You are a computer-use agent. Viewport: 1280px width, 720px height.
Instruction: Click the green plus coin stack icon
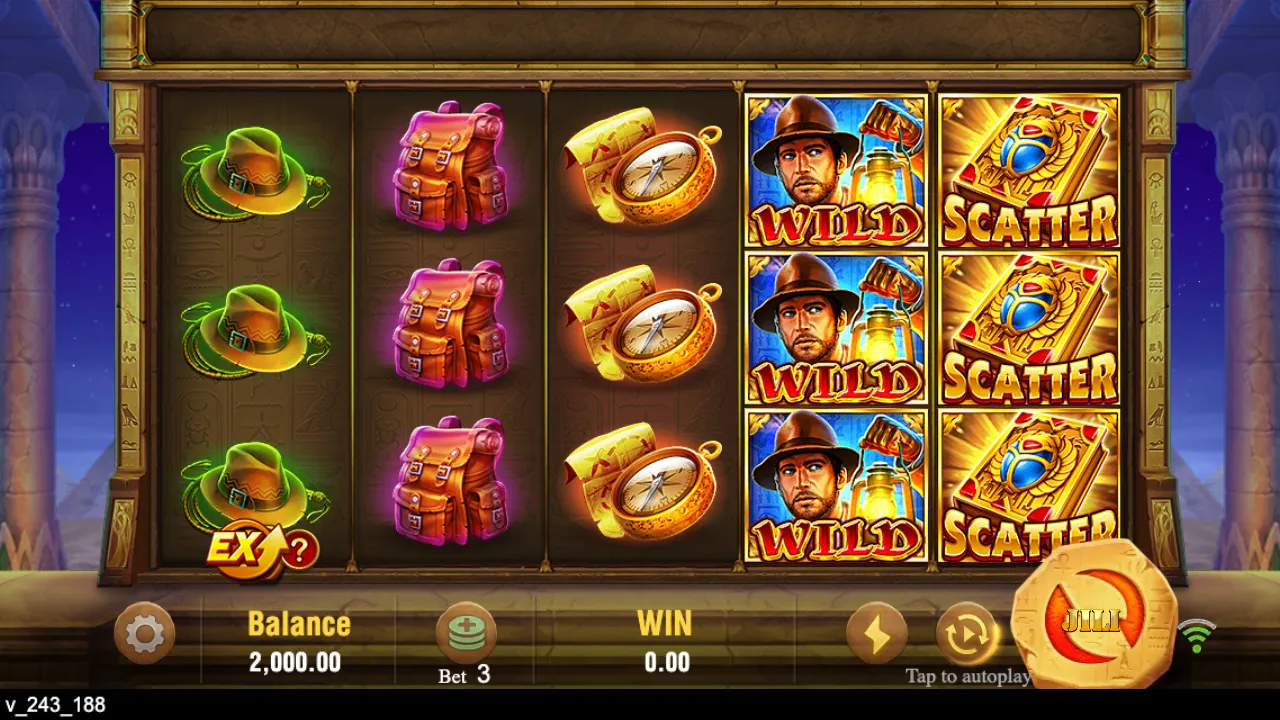(x=466, y=630)
